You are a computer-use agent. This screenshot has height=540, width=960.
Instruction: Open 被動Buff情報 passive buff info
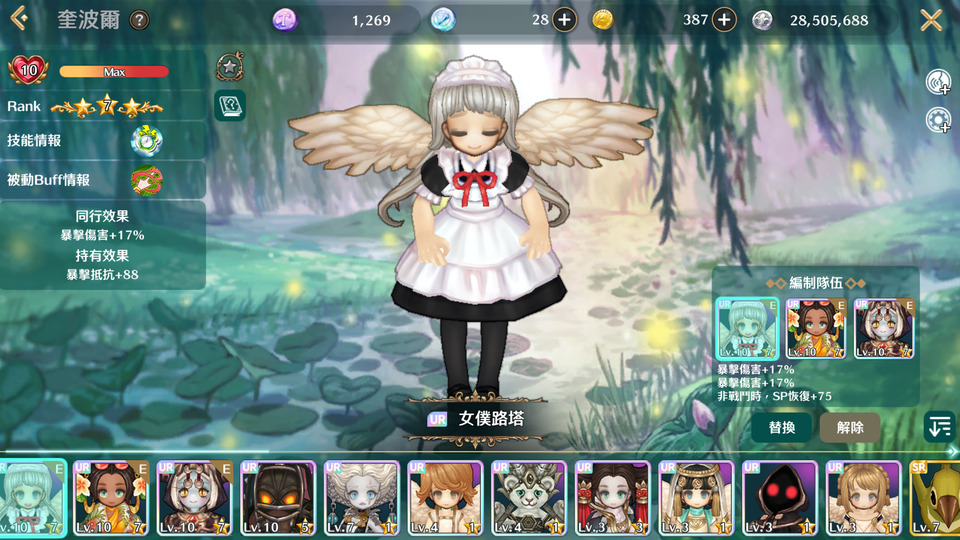(x=146, y=180)
